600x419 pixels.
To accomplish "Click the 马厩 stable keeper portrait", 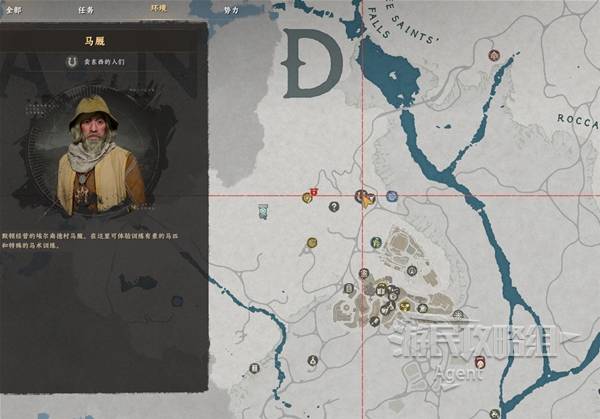I will 101,150.
